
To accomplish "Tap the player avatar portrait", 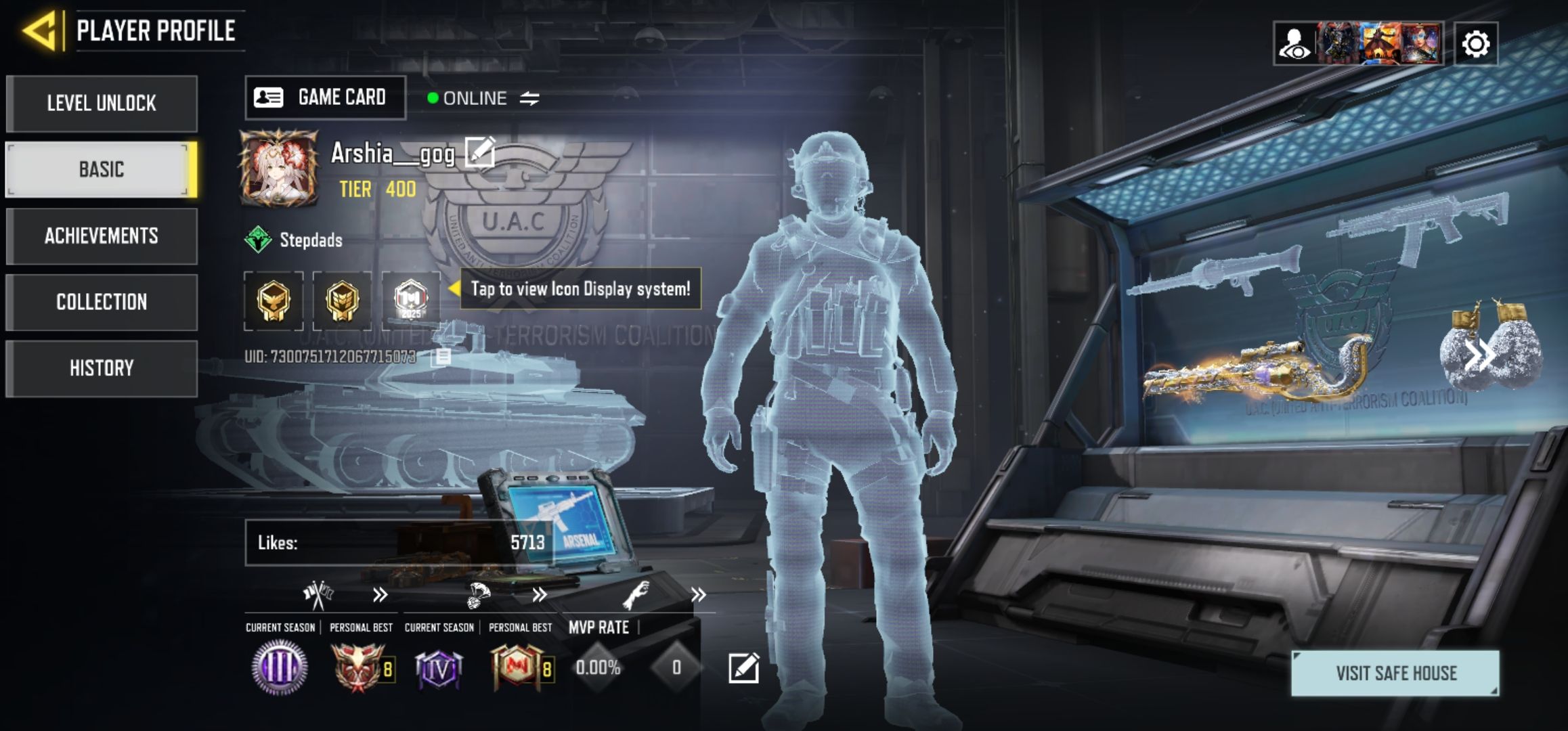I will (x=278, y=169).
